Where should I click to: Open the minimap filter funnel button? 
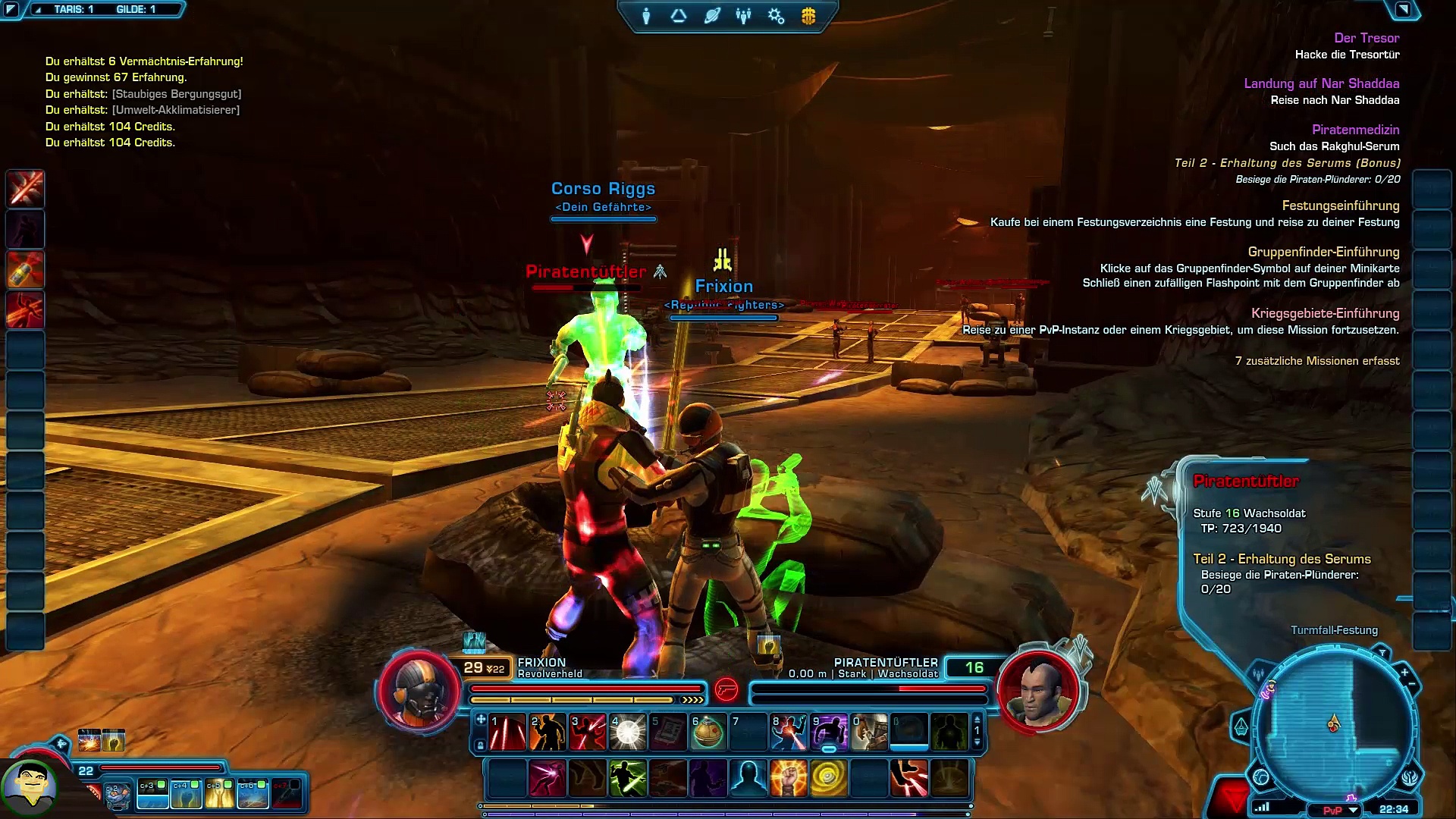click(x=1382, y=654)
